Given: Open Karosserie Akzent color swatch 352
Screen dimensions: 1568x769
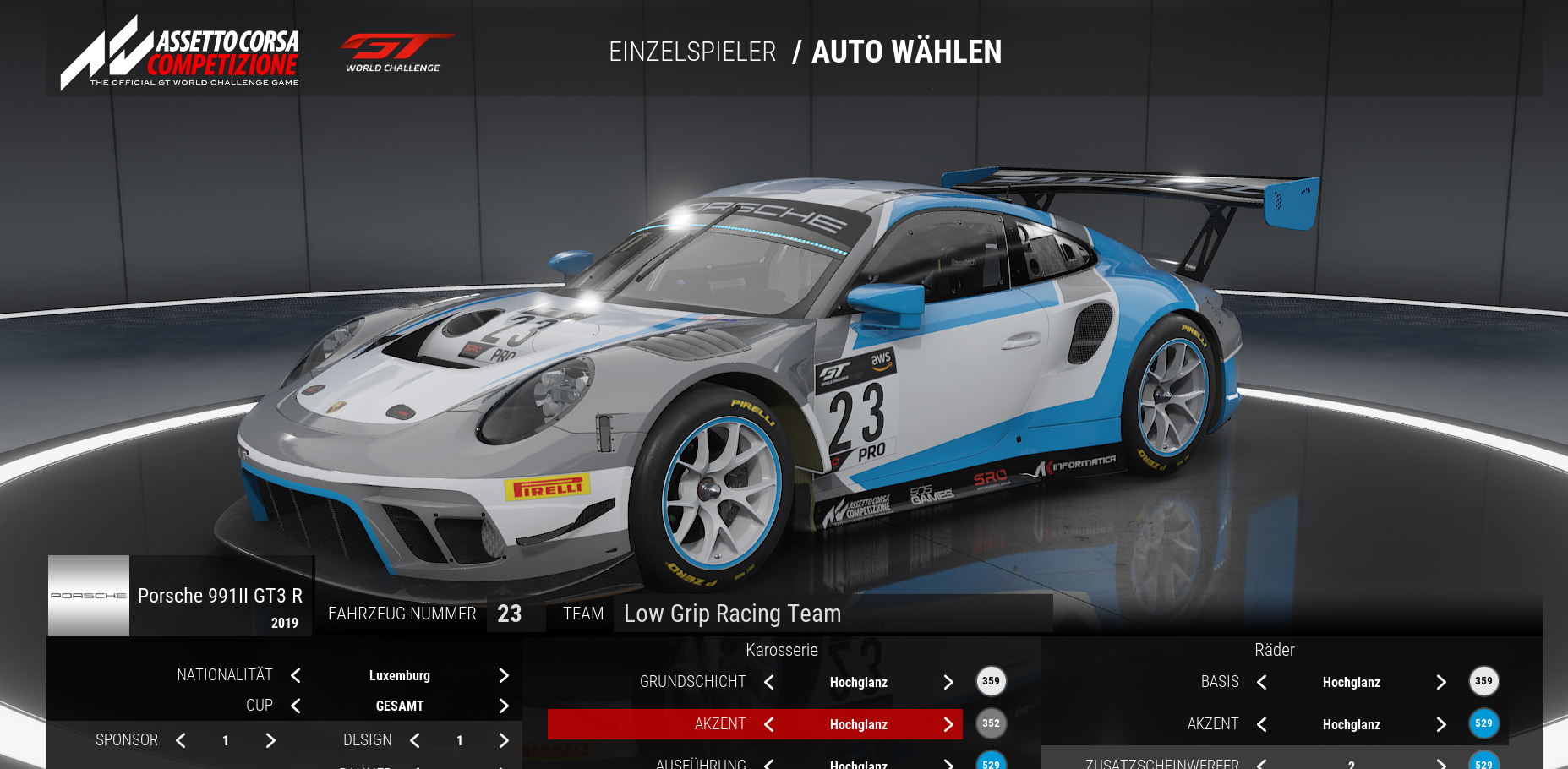Looking at the screenshot, I should pos(991,723).
